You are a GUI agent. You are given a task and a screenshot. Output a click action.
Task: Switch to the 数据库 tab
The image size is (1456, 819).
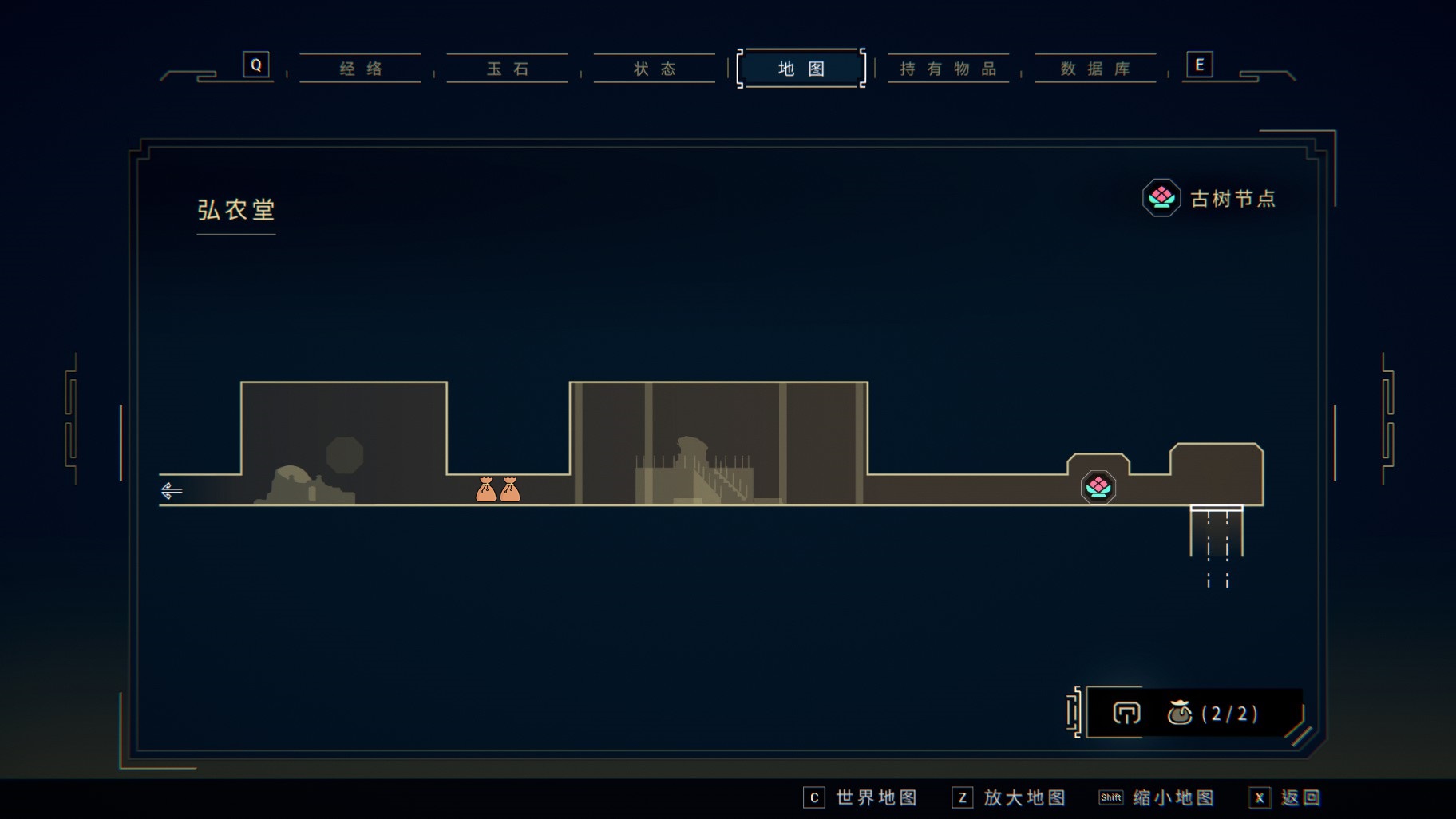[1095, 69]
